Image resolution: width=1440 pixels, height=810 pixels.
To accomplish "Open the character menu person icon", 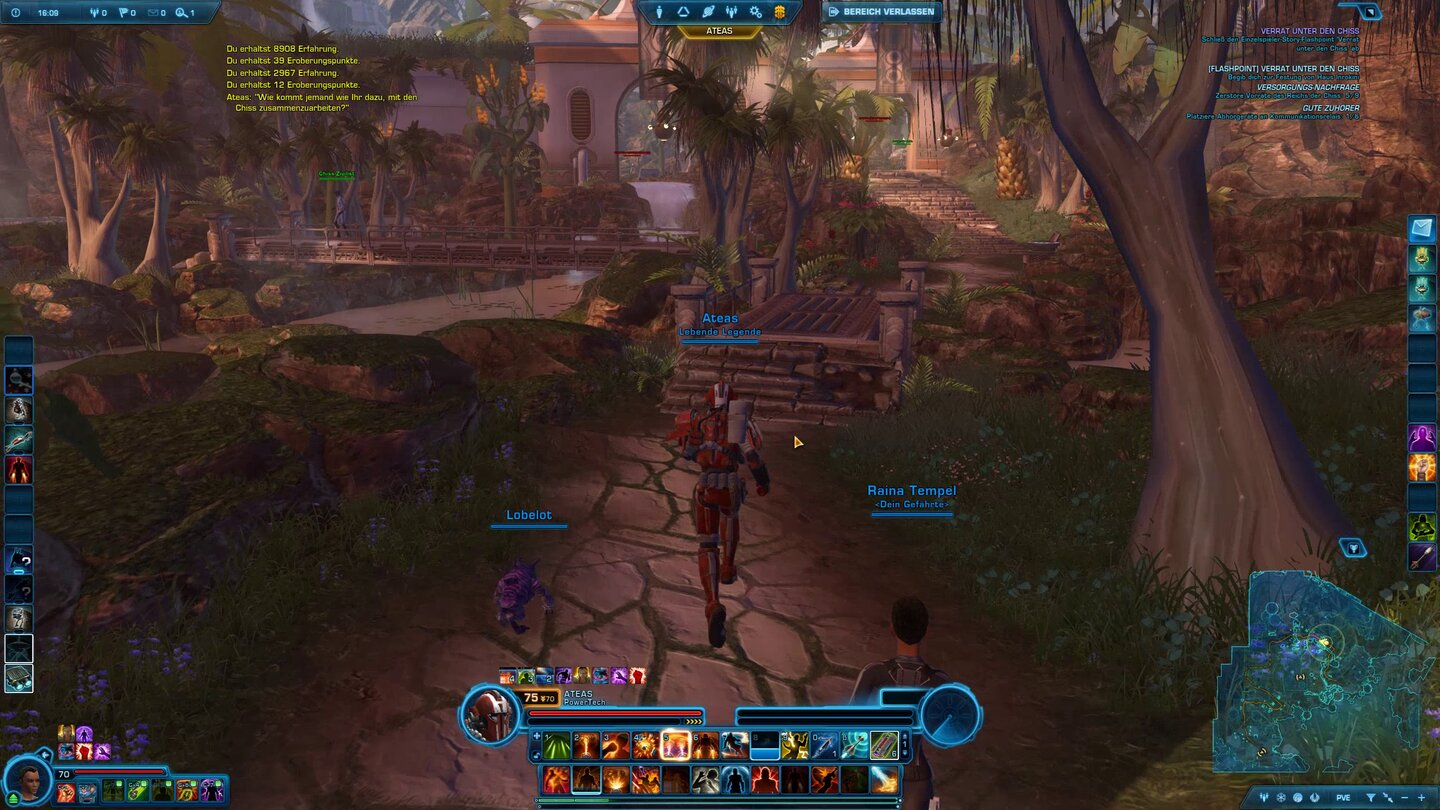I will coord(659,12).
